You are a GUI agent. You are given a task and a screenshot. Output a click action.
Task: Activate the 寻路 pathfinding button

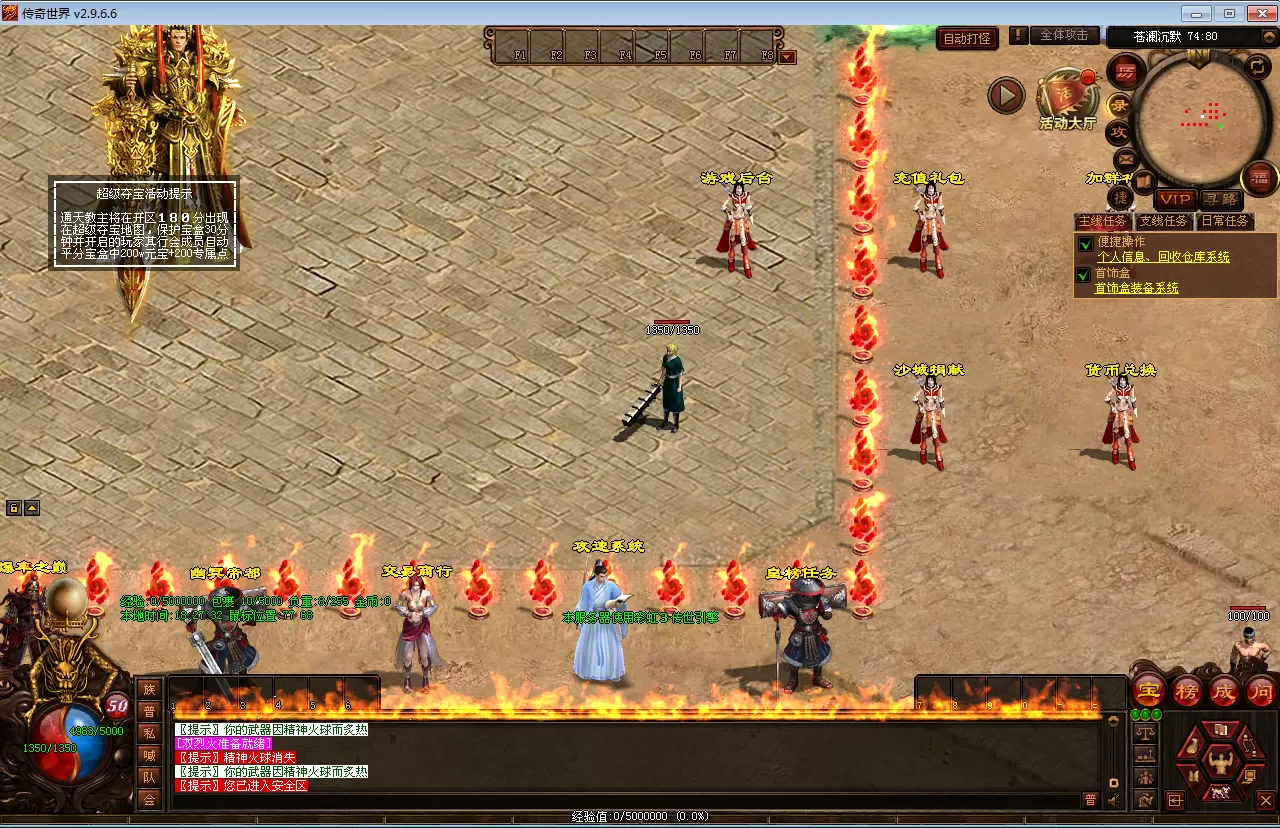(1219, 199)
